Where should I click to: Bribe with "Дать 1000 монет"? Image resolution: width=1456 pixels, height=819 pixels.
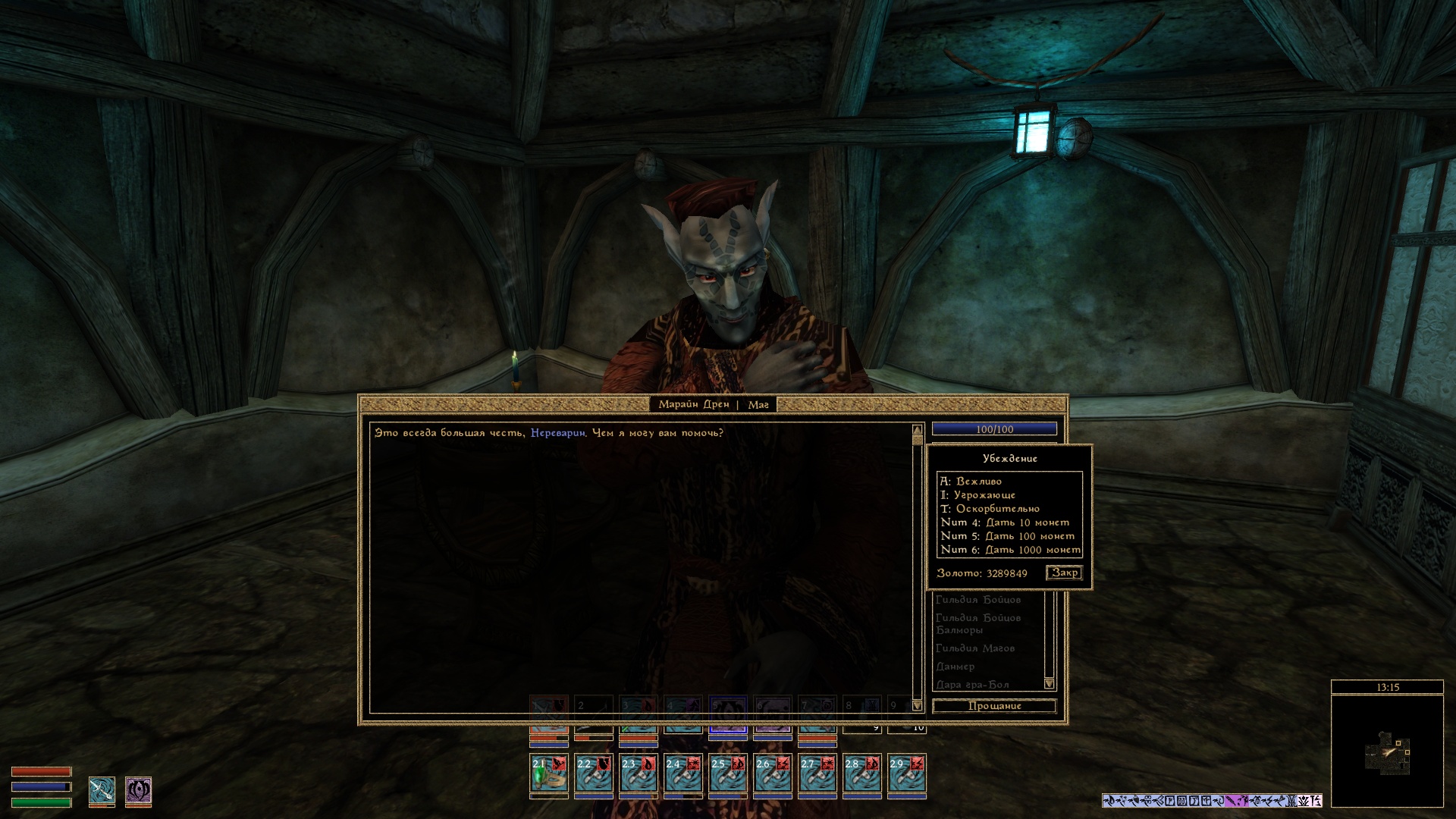click(x=1032, y=550)
